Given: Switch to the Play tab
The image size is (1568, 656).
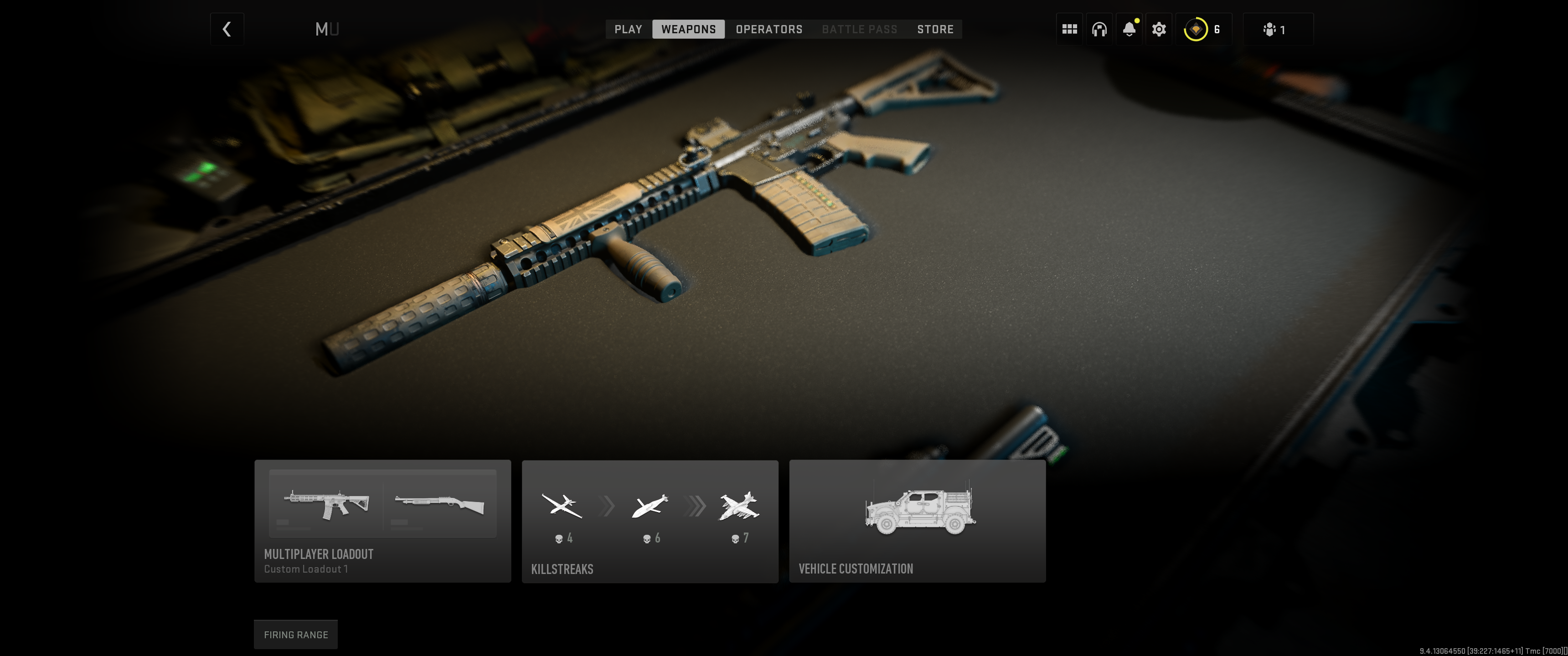Looking at the screenshot, I should [628, 29].
